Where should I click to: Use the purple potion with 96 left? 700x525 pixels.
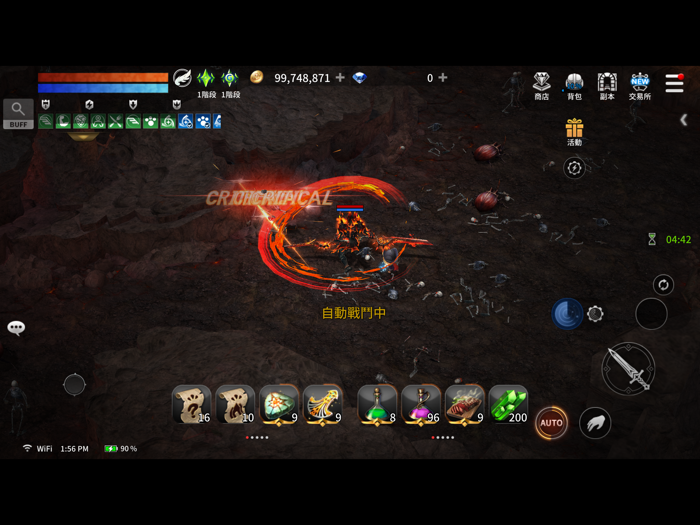point(421,405)
